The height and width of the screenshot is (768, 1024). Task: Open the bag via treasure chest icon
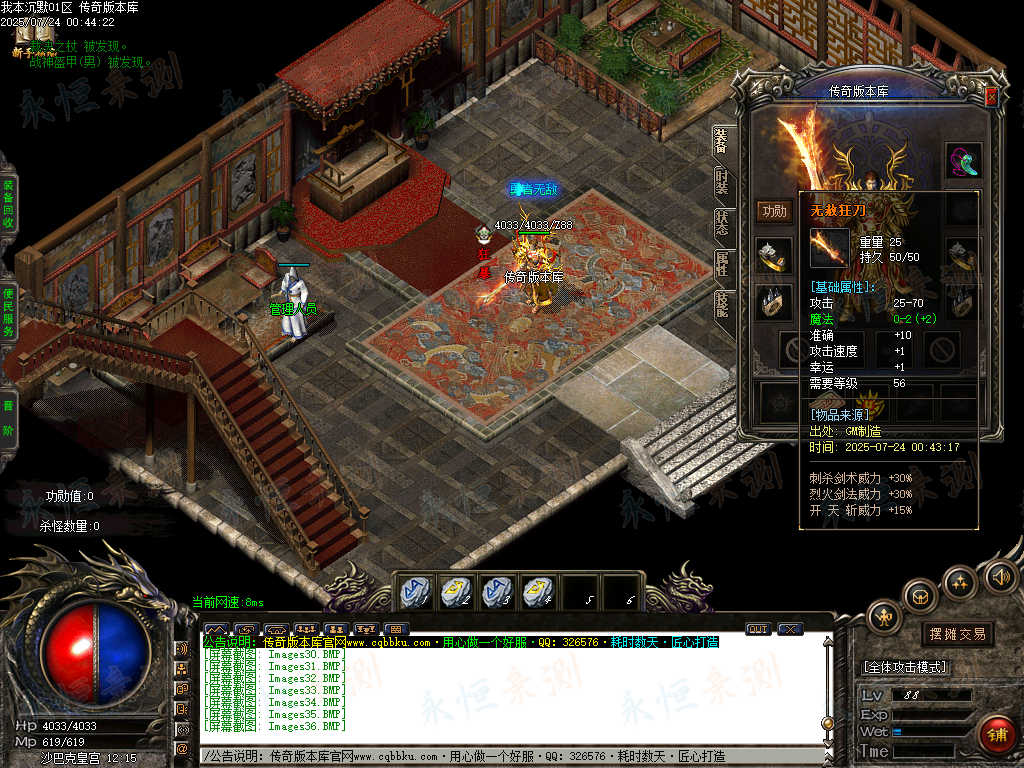pyautogui.click(x=920, y=596)
